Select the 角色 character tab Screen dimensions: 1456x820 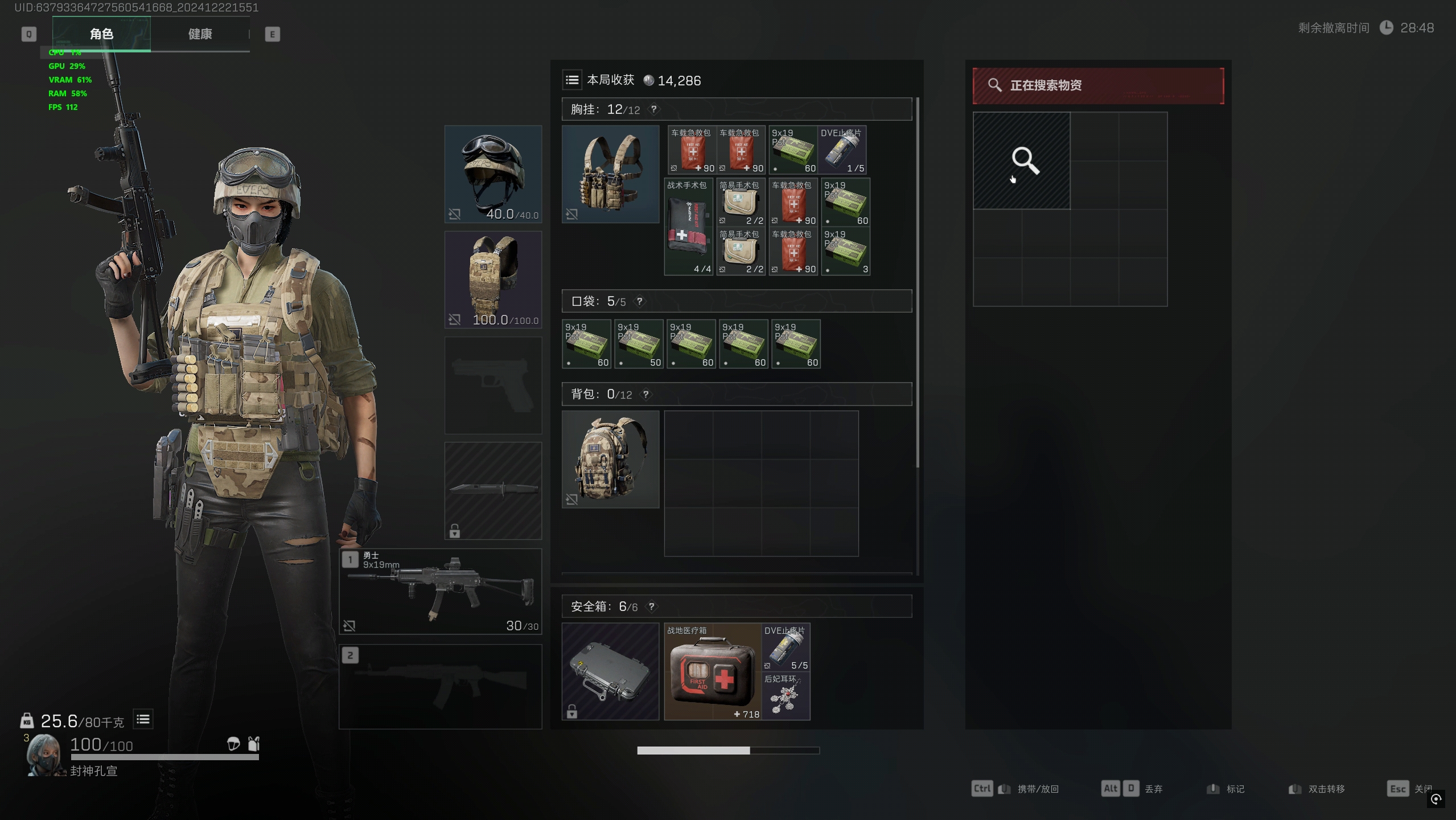[x=101, y=34]
